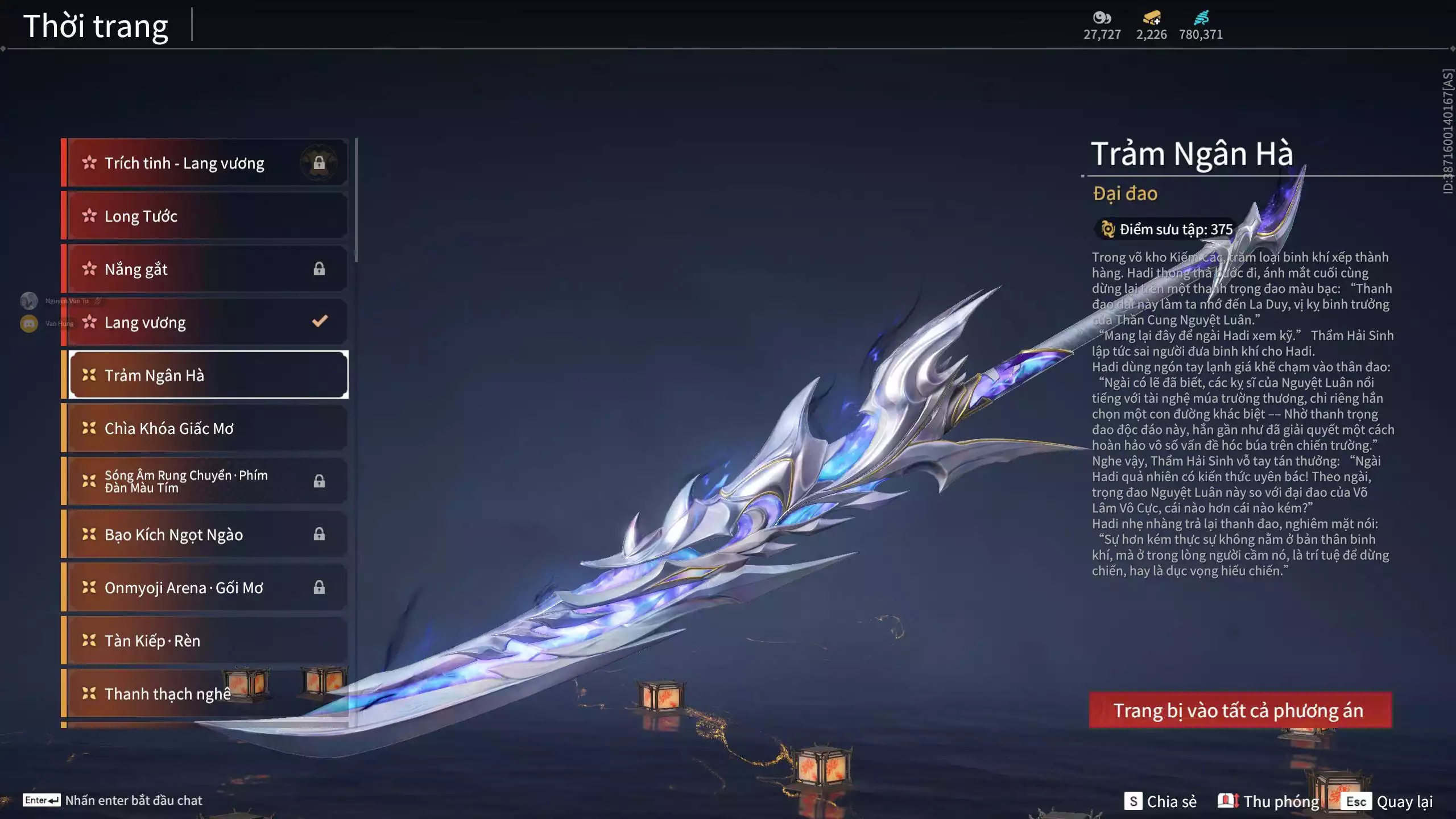Click the gold ingot currency icon
The width and height of the screenshot is (1456, 819).
pos(1152,18)
